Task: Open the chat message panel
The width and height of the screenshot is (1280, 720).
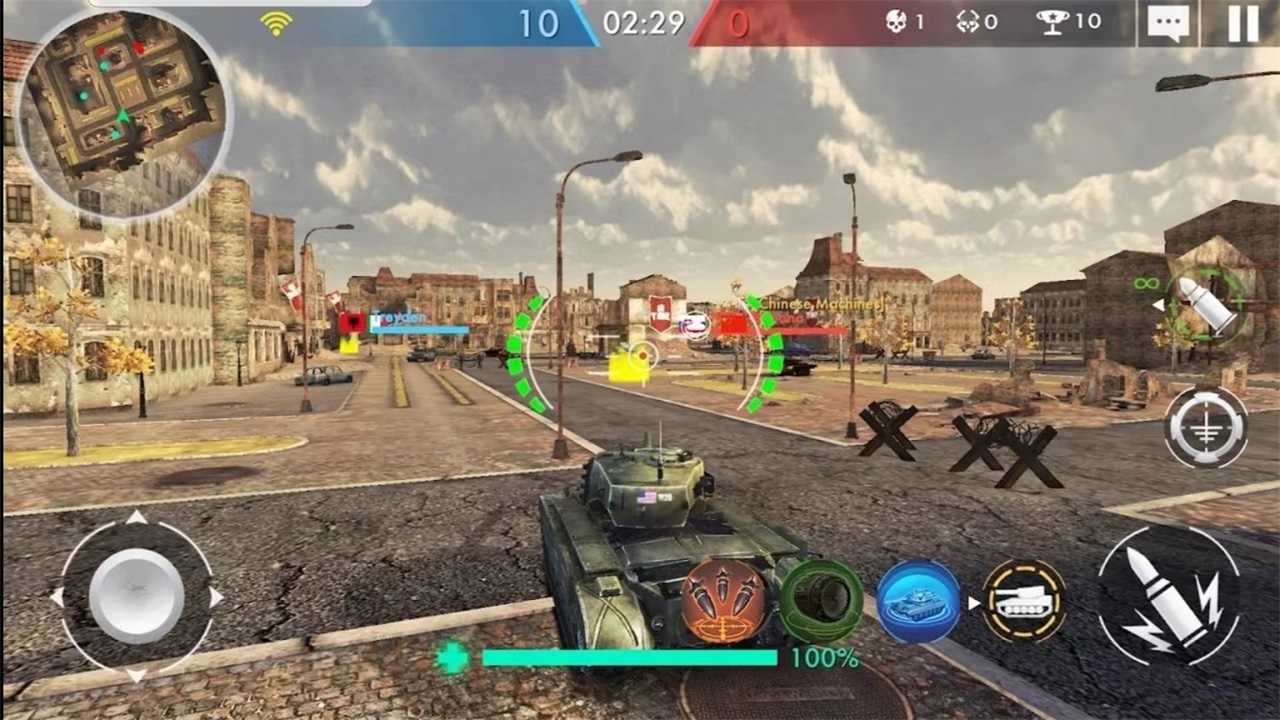Action: pyautogui.click(x=1167, y=22)
